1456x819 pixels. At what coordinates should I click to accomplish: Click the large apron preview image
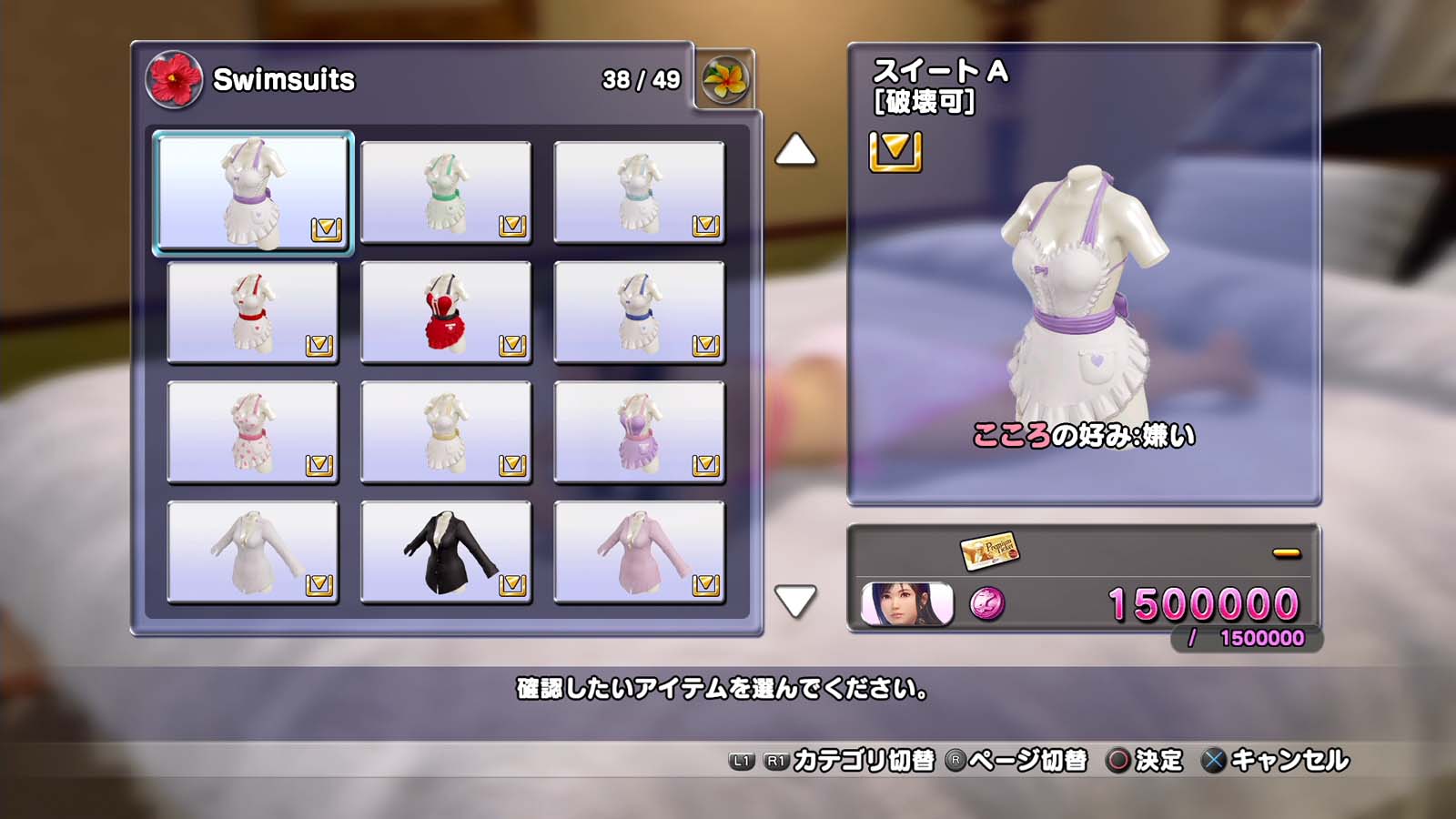(x=1083, y=291)
